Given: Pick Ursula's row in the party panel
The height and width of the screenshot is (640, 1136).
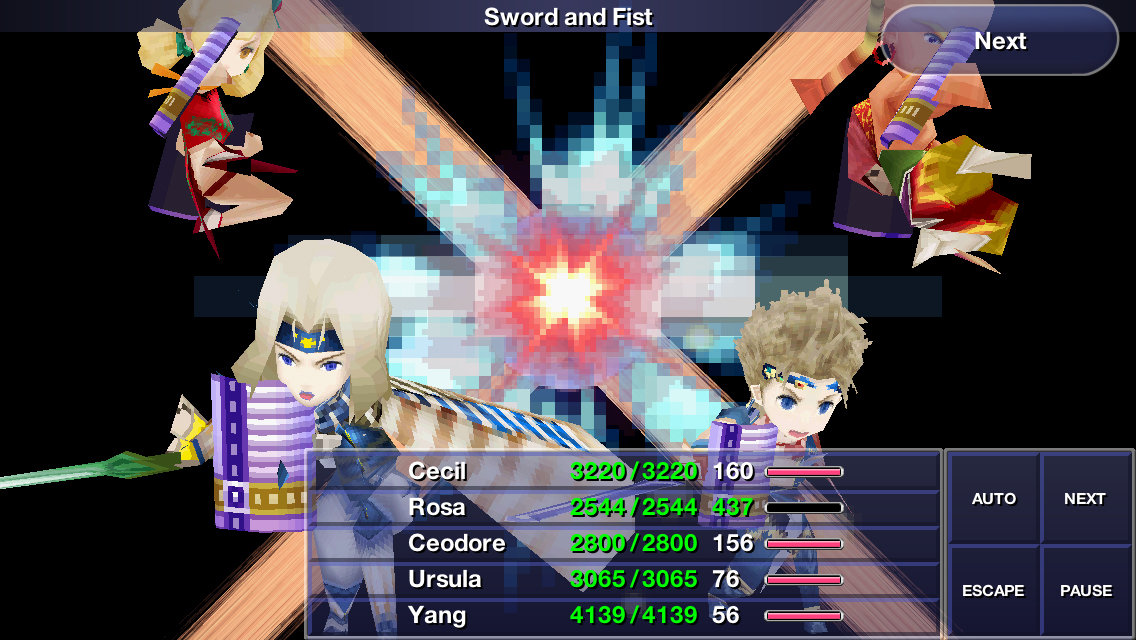Looking at the screenshot, I should tap(625, 579).
